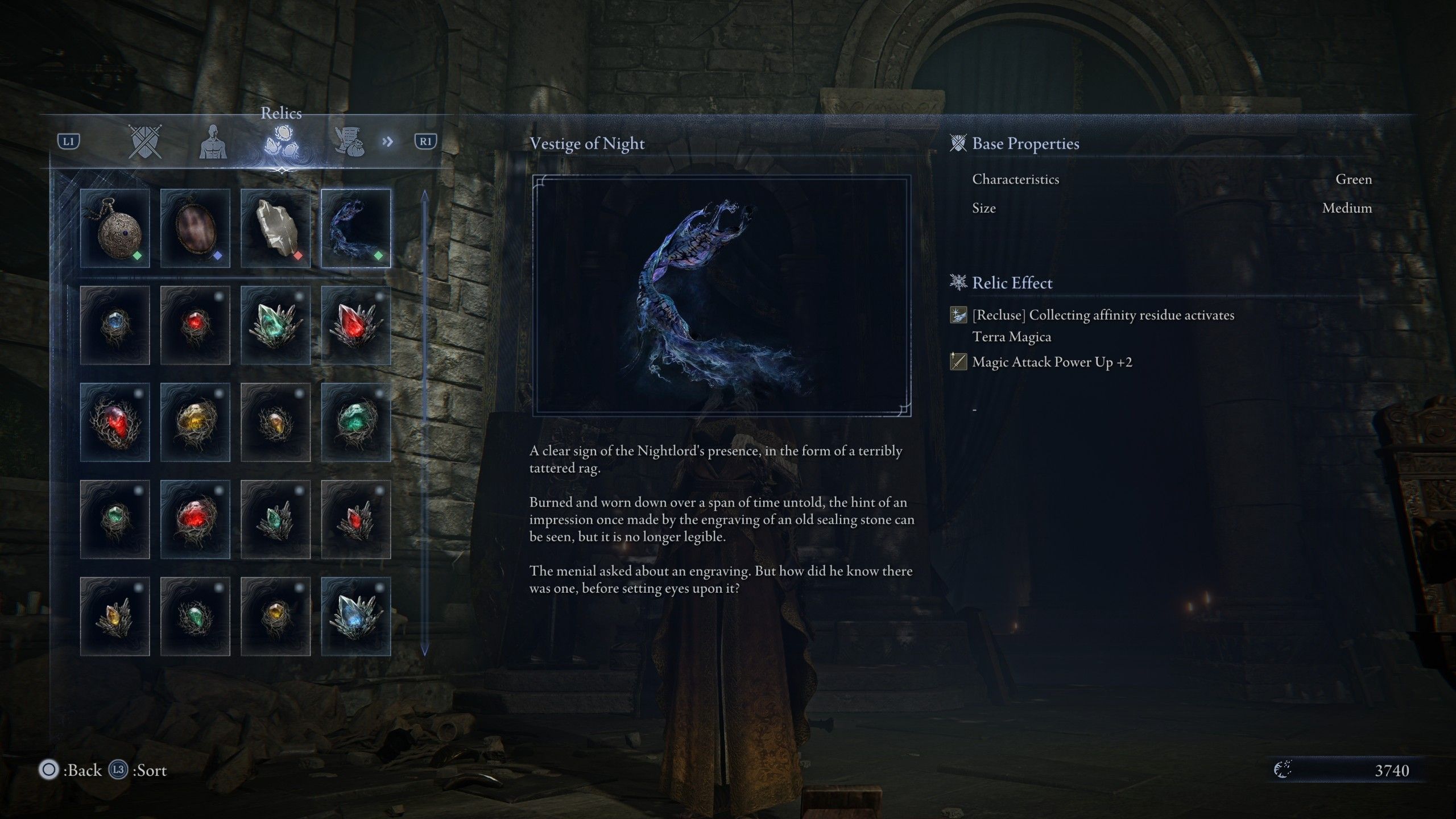Viewport: 1456px width, 819px height.
Task: Click the Magic Attack Power Up sword icon
Action: pos(959,362)
